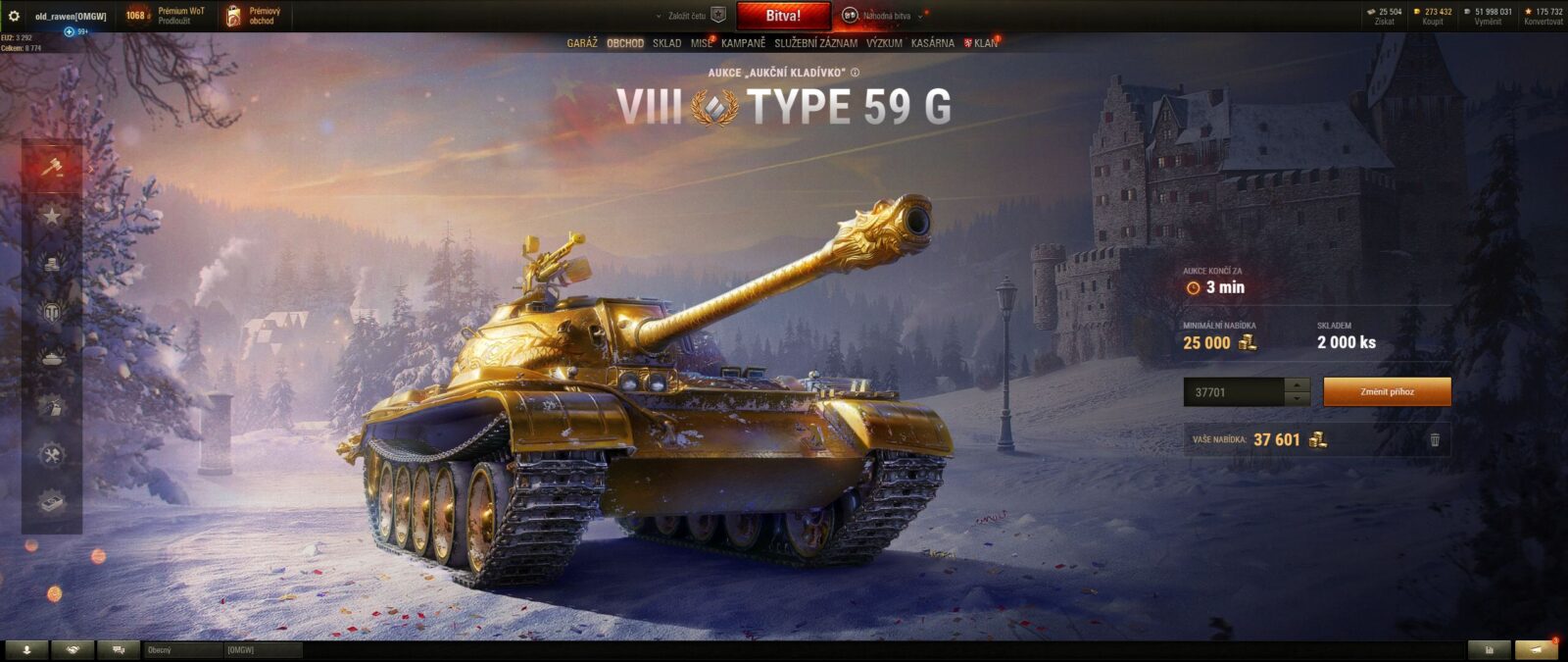Open the settings gear icon
The image size is (1568, 662).
coord(14,16)
